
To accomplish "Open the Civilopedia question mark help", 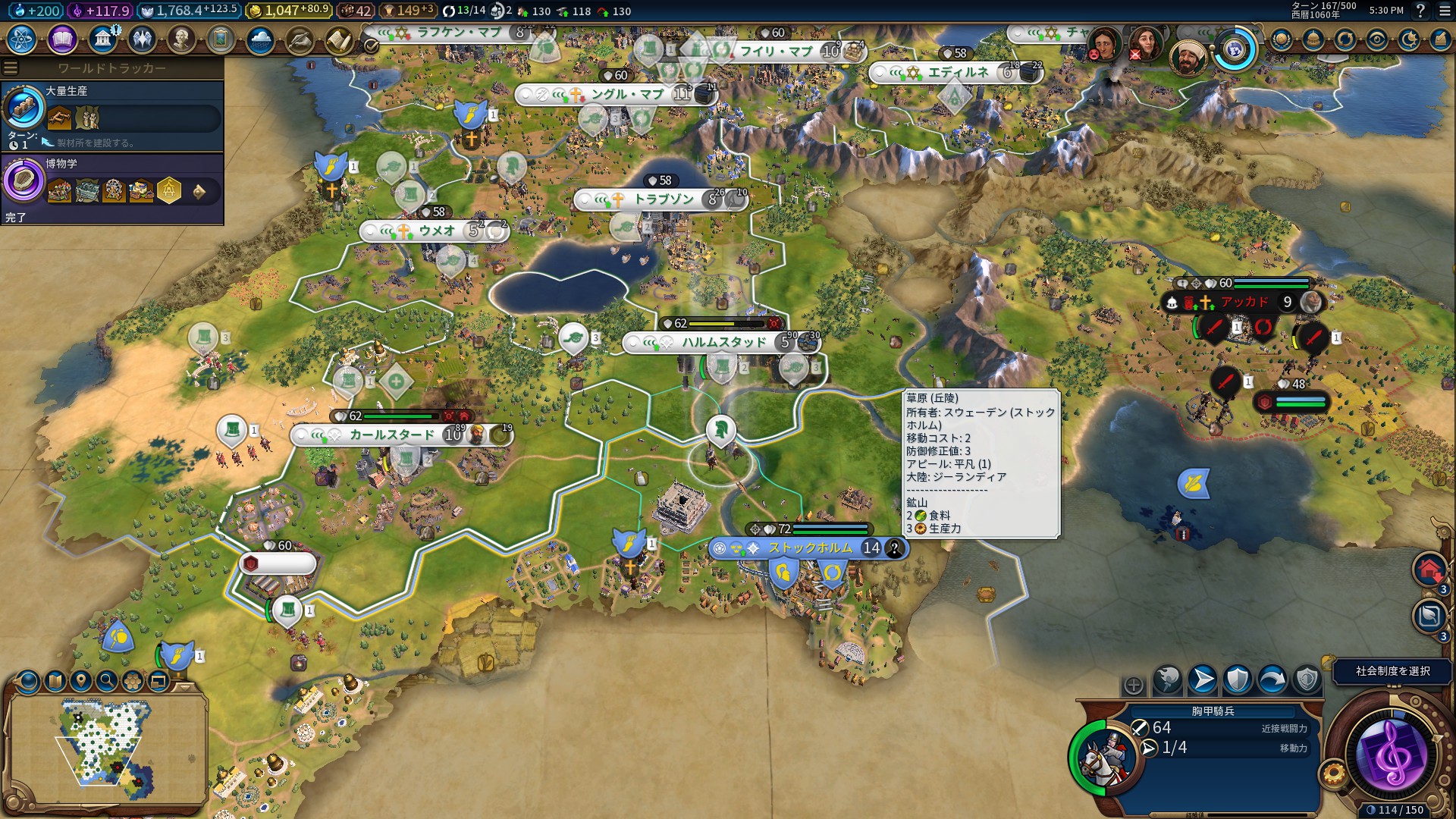I will tap(1420, 11).
